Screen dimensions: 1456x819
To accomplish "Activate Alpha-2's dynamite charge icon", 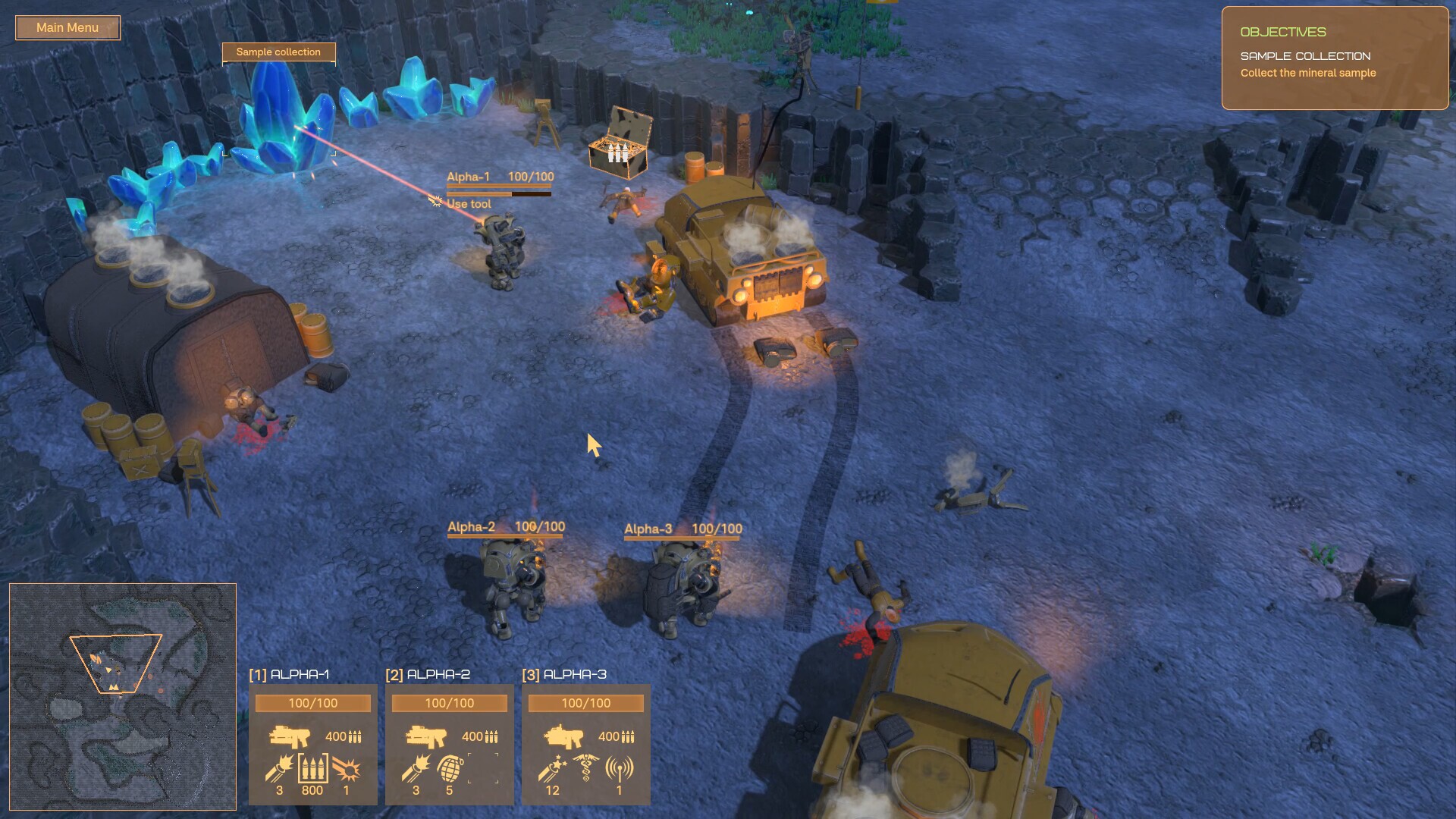I will [415, 768].
